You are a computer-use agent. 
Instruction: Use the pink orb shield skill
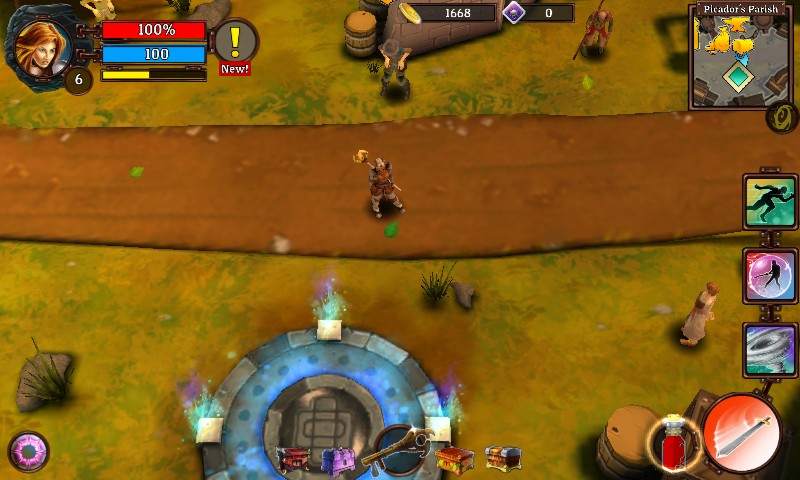point(770,276)
